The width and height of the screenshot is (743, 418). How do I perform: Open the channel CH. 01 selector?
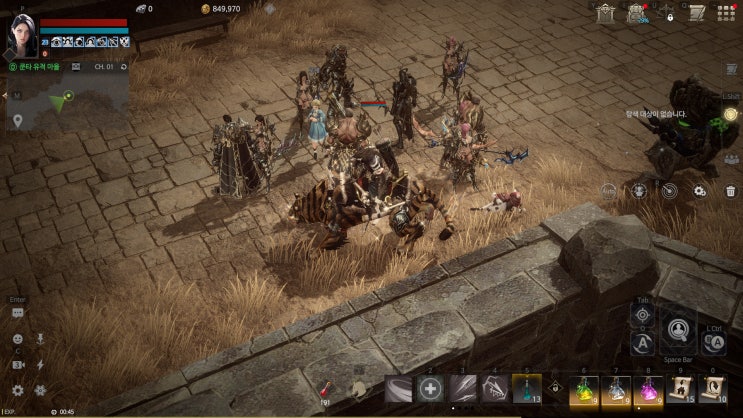click(x=104, y=67)
